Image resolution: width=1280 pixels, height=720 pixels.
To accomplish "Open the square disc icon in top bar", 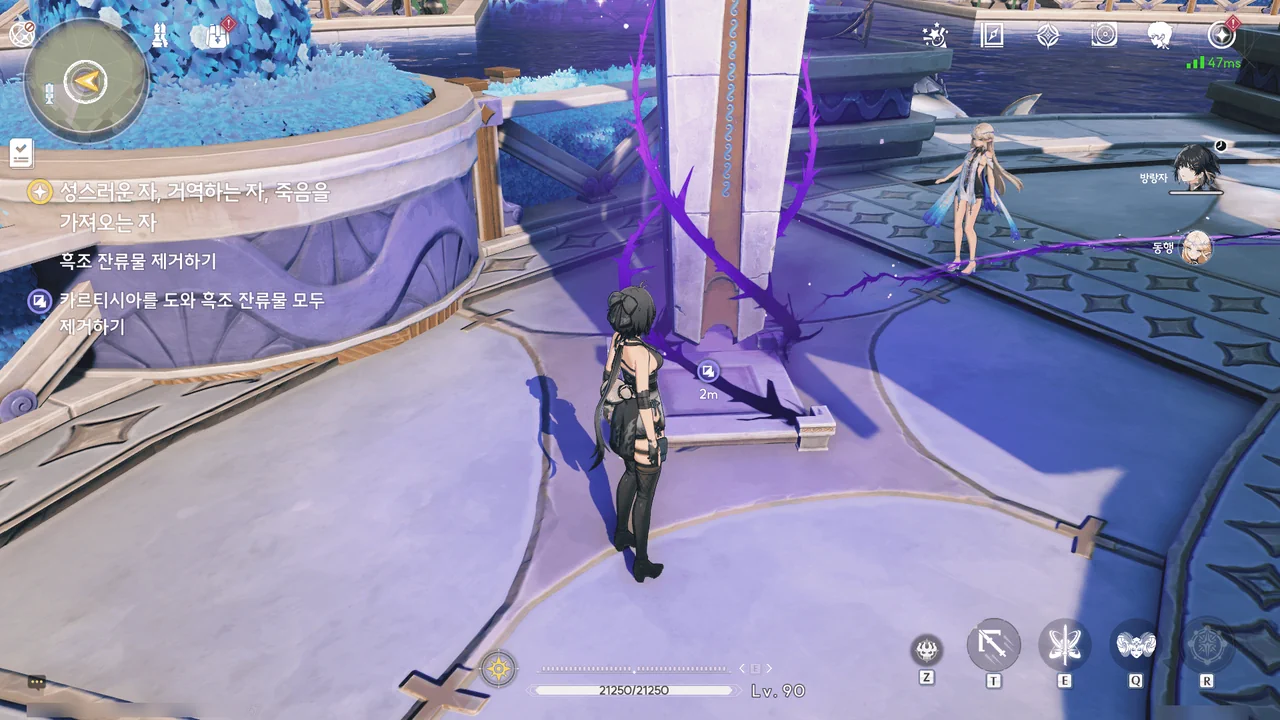I will click(1104, 36).
